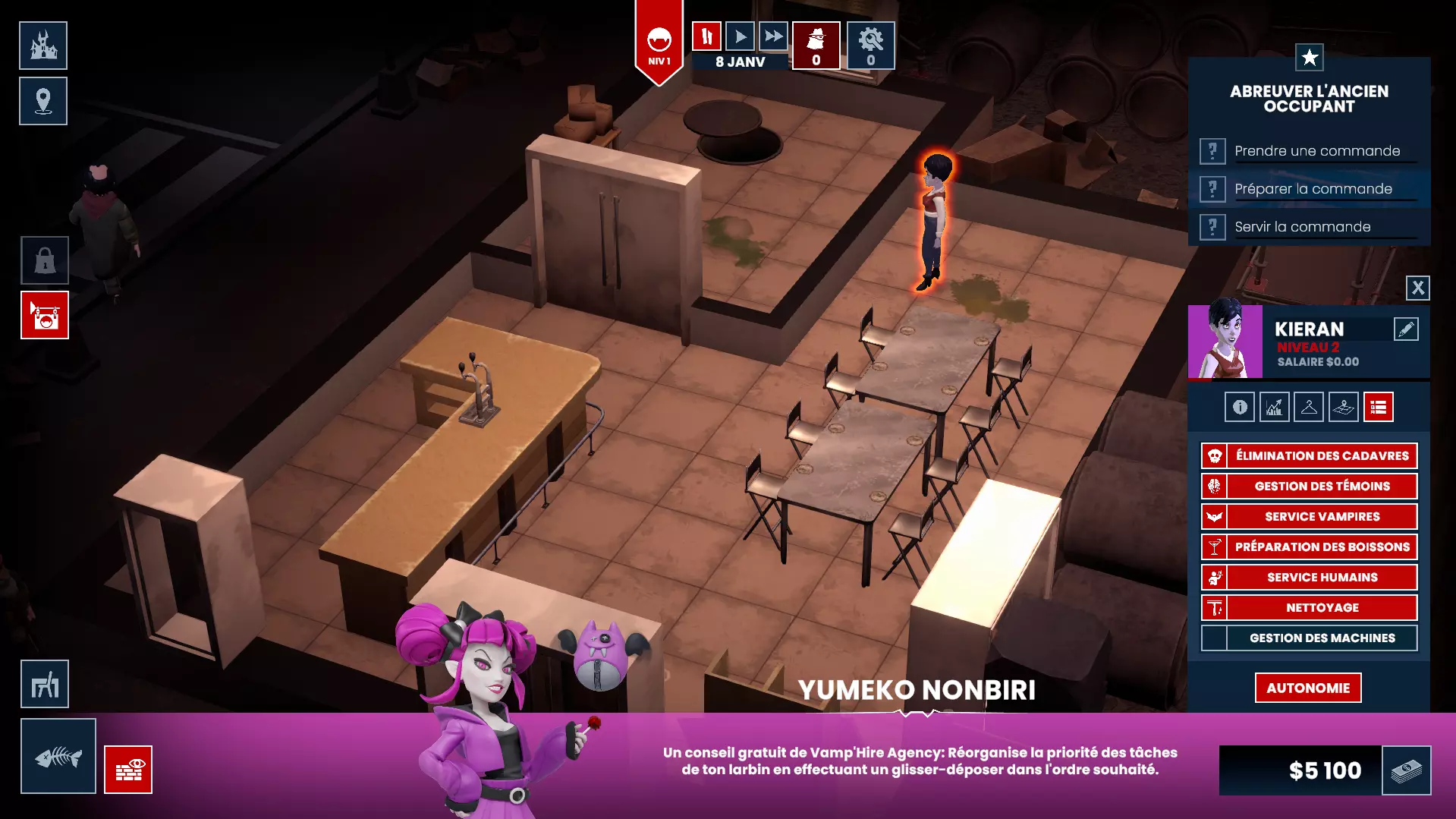The image size is (1456, 819).
Task: Open the clothes hanger outfit tab
Action: [x=1309, y=408]
